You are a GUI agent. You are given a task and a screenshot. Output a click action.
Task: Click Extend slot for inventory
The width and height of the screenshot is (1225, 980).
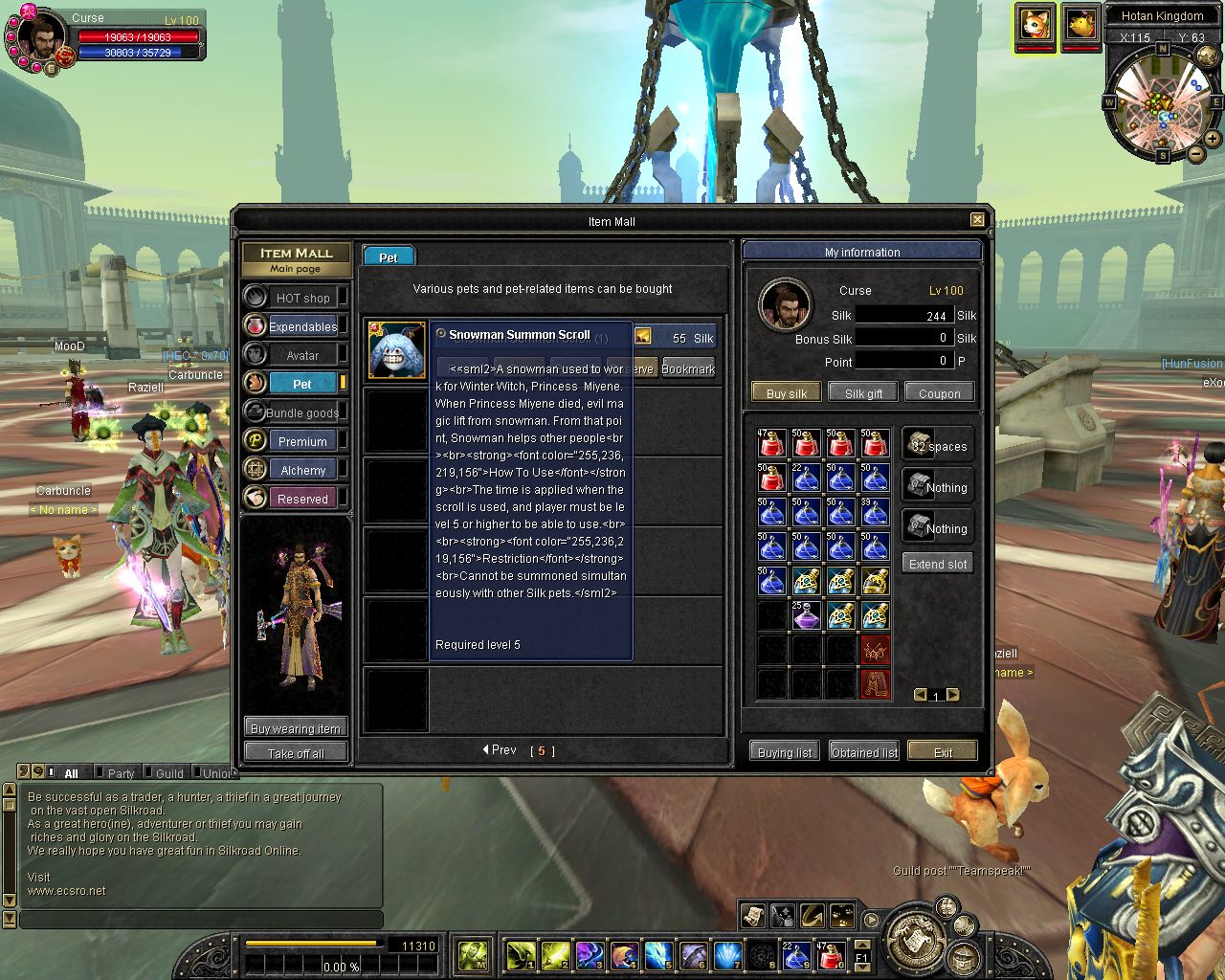pyautogui.click(x=938, y=564)
